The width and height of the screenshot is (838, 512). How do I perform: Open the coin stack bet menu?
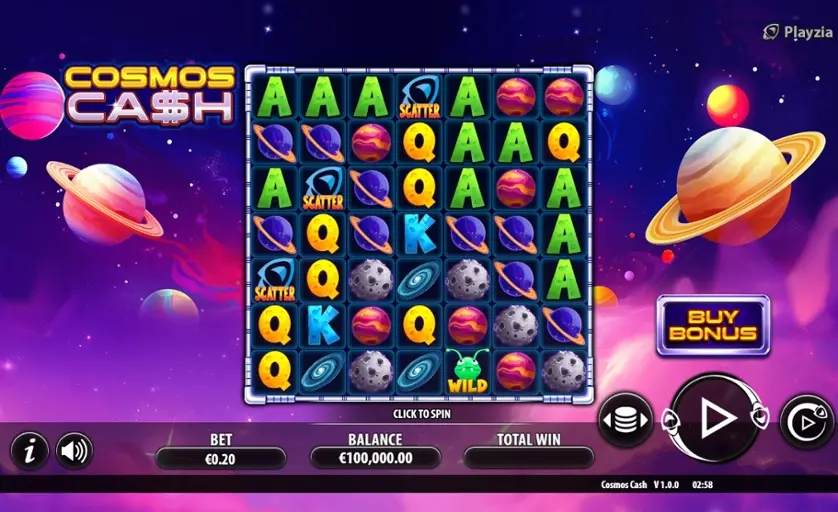point(625,420)
